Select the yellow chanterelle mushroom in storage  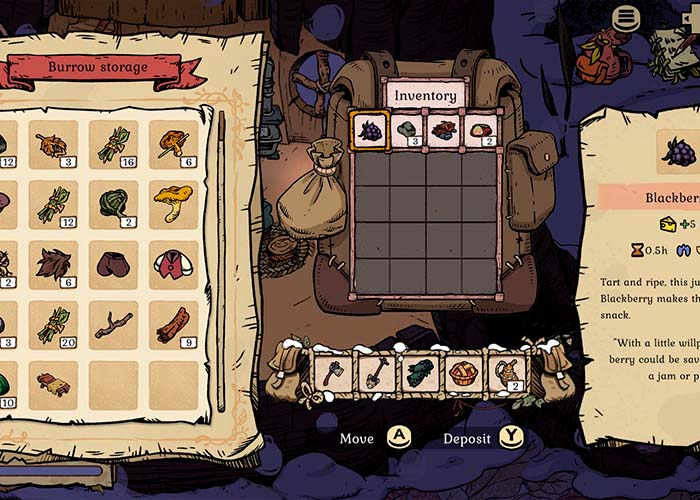(x=173, y=205)
